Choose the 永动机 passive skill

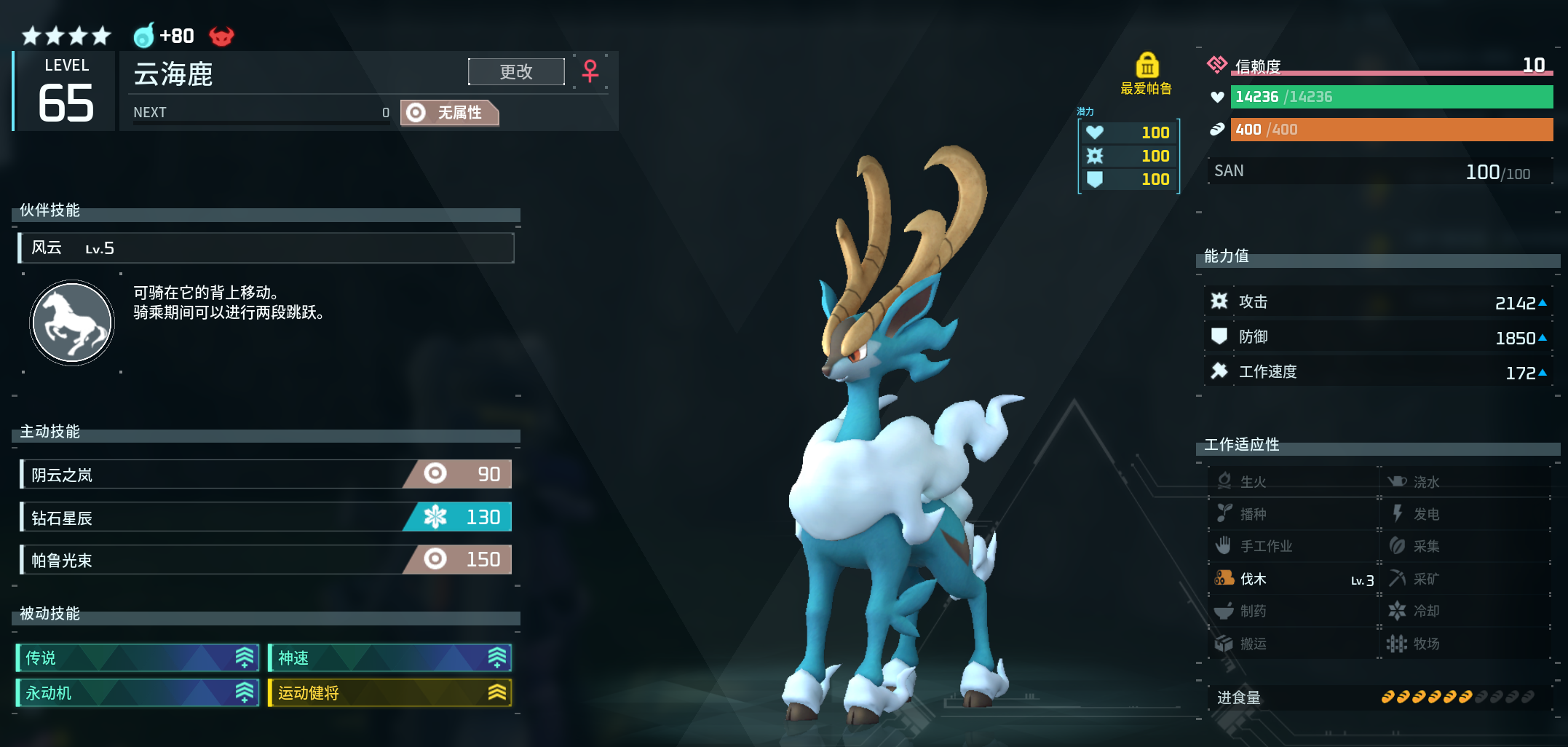pos(138,693)
